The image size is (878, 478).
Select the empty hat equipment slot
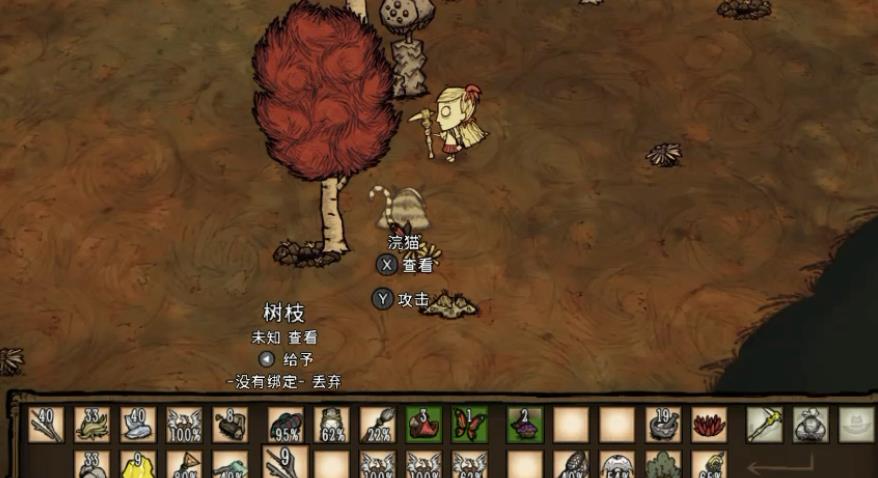tap(857, 424)
